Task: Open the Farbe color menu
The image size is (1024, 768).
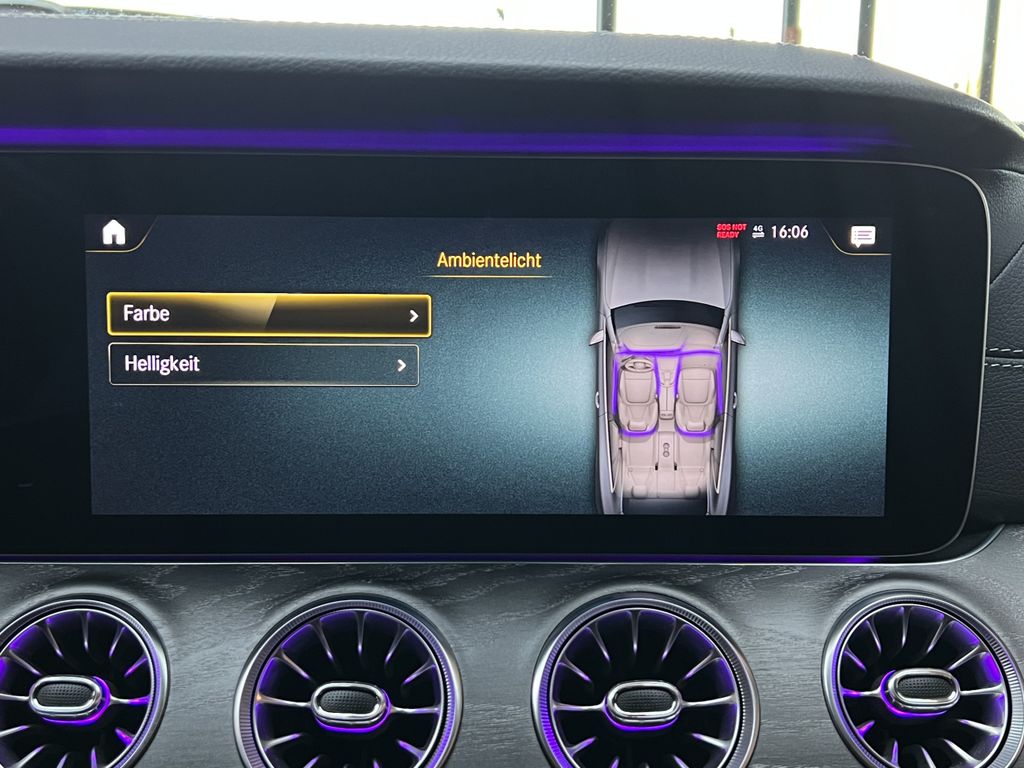Action: [268, 315]
